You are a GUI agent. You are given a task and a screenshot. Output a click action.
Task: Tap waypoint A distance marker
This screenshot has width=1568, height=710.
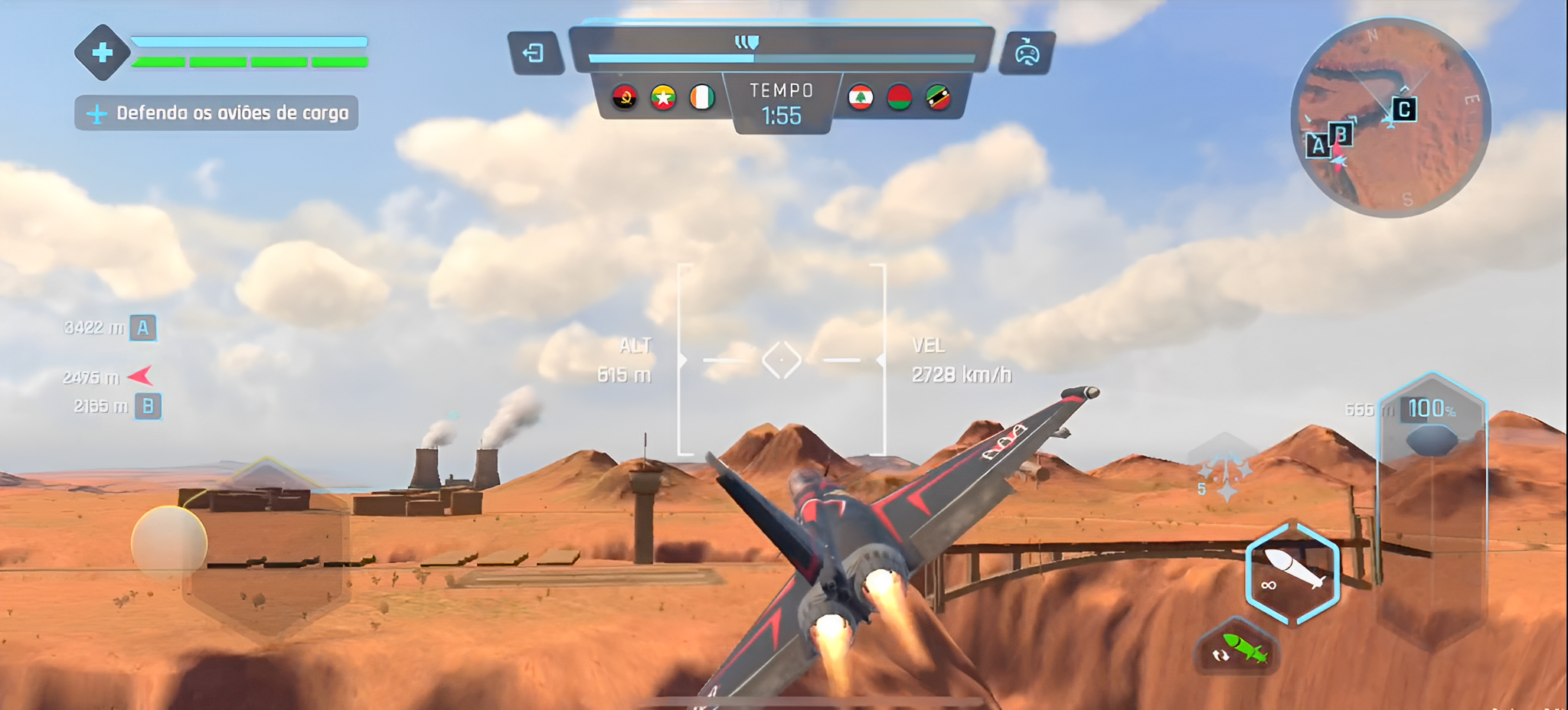pyautogui.click(x=142, y=328)
